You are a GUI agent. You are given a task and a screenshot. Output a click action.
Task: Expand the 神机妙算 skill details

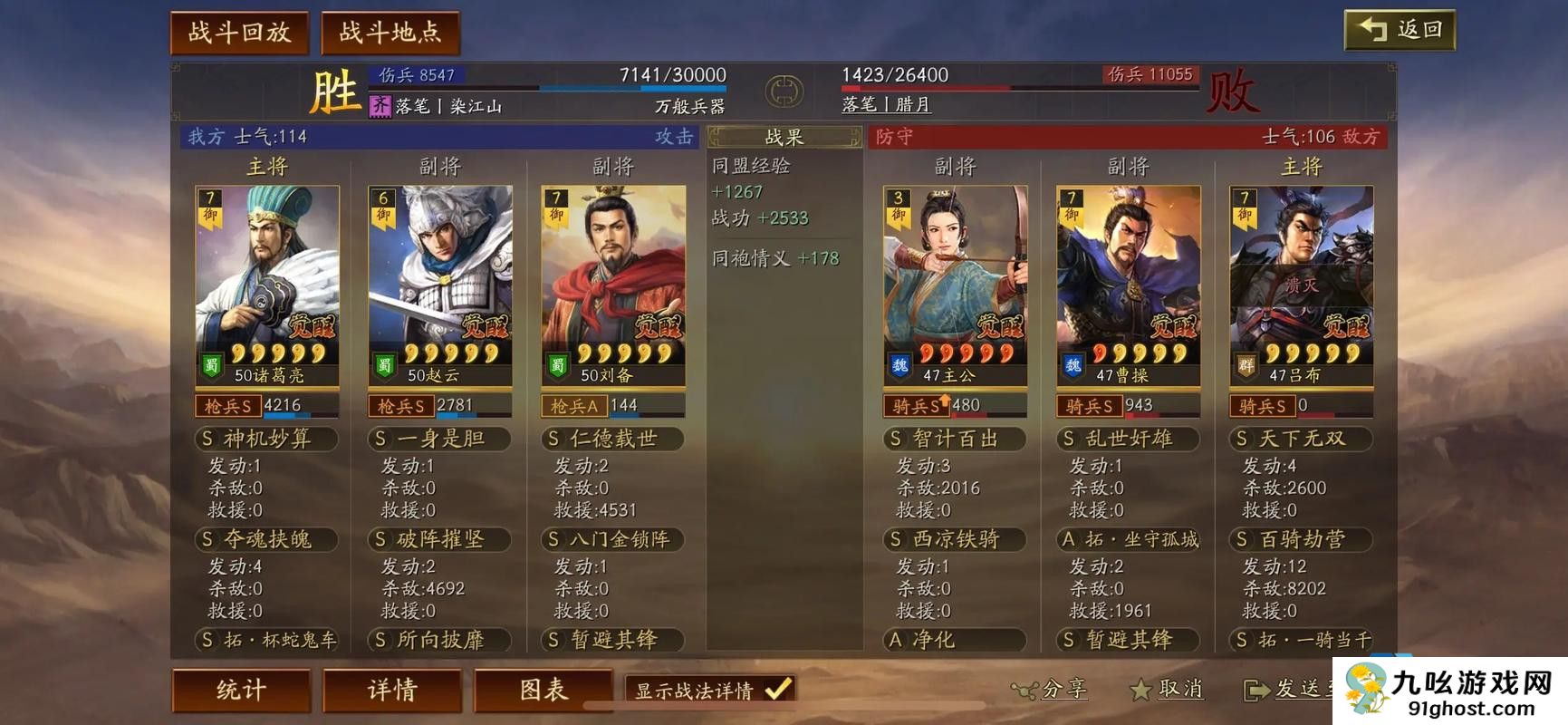coord(265,439)
